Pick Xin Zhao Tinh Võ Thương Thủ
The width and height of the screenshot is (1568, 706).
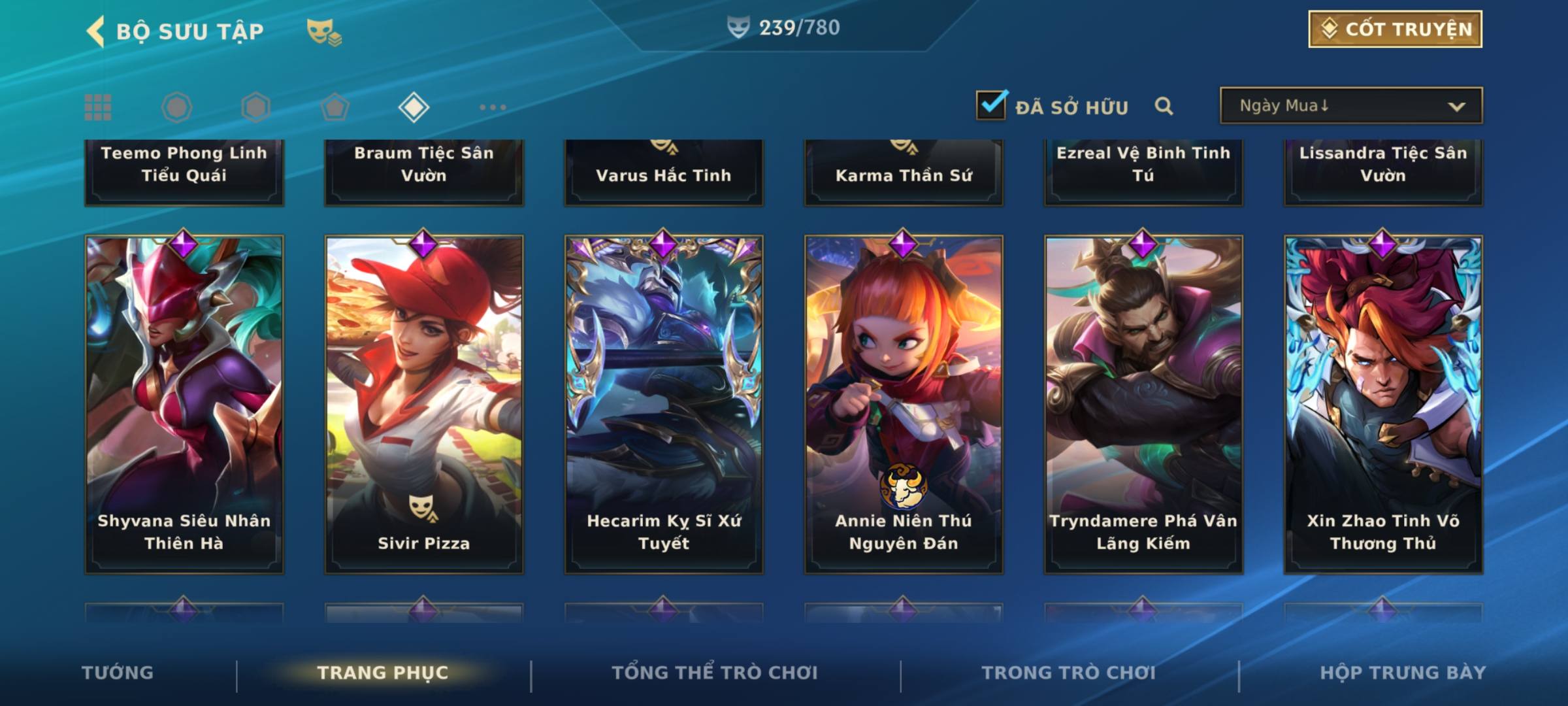point(1383,404)
